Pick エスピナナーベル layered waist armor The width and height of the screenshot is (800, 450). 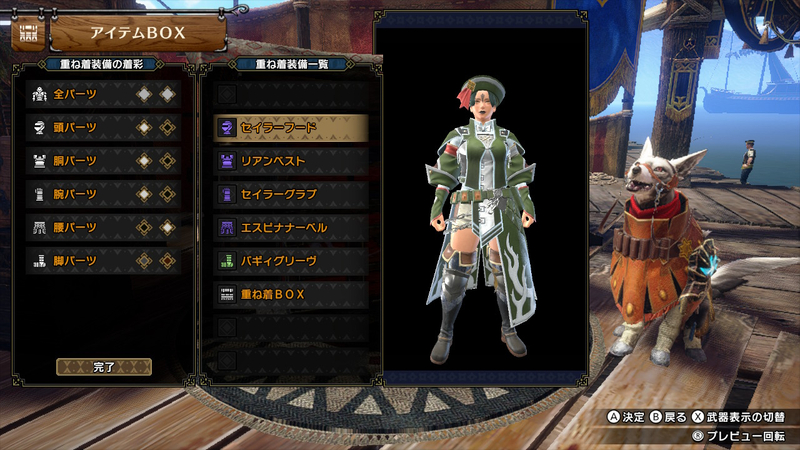click(290, 227)
